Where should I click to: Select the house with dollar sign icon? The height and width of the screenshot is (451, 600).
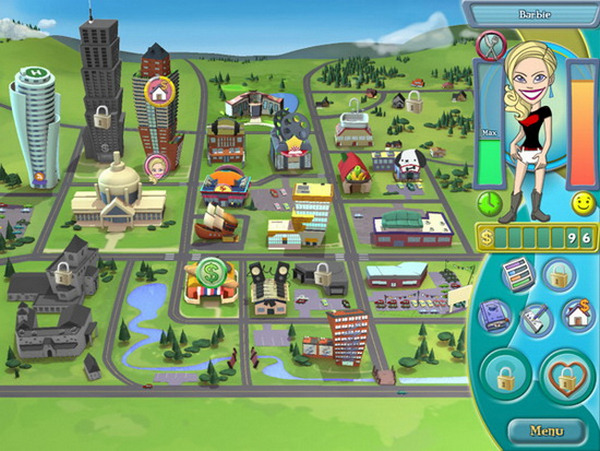point(574,313)
